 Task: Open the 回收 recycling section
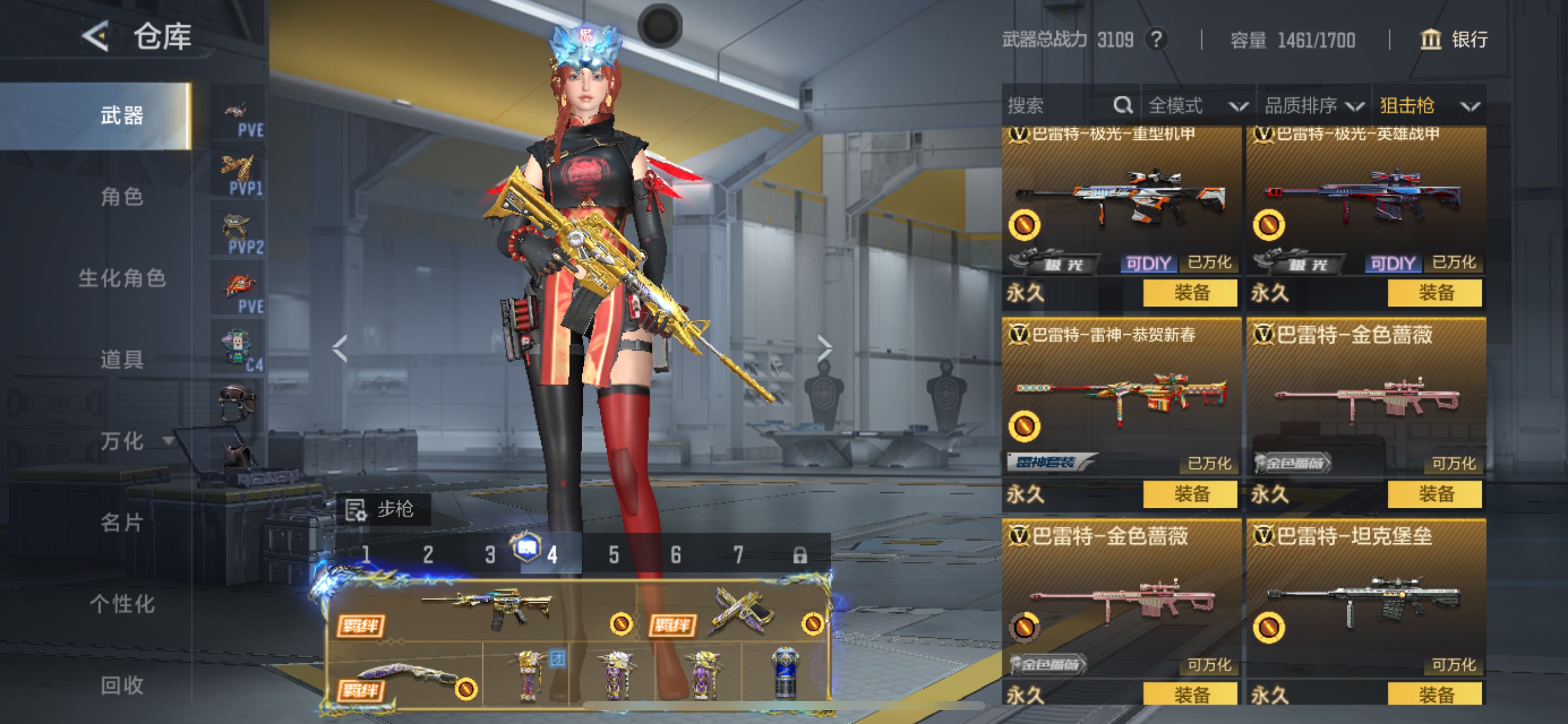click(122, 685)
